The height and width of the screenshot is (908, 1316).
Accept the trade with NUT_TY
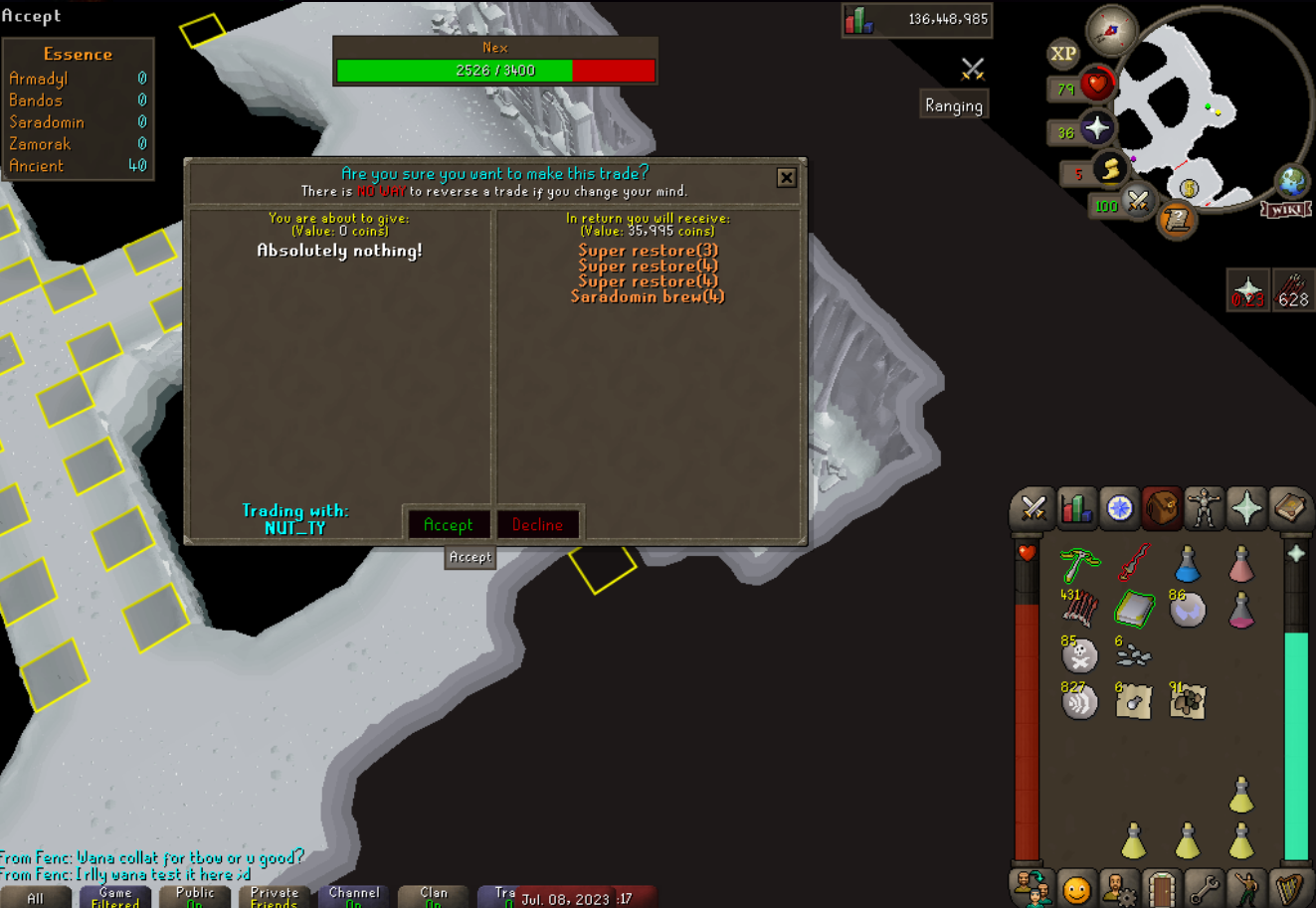click(x=448, y=524)
